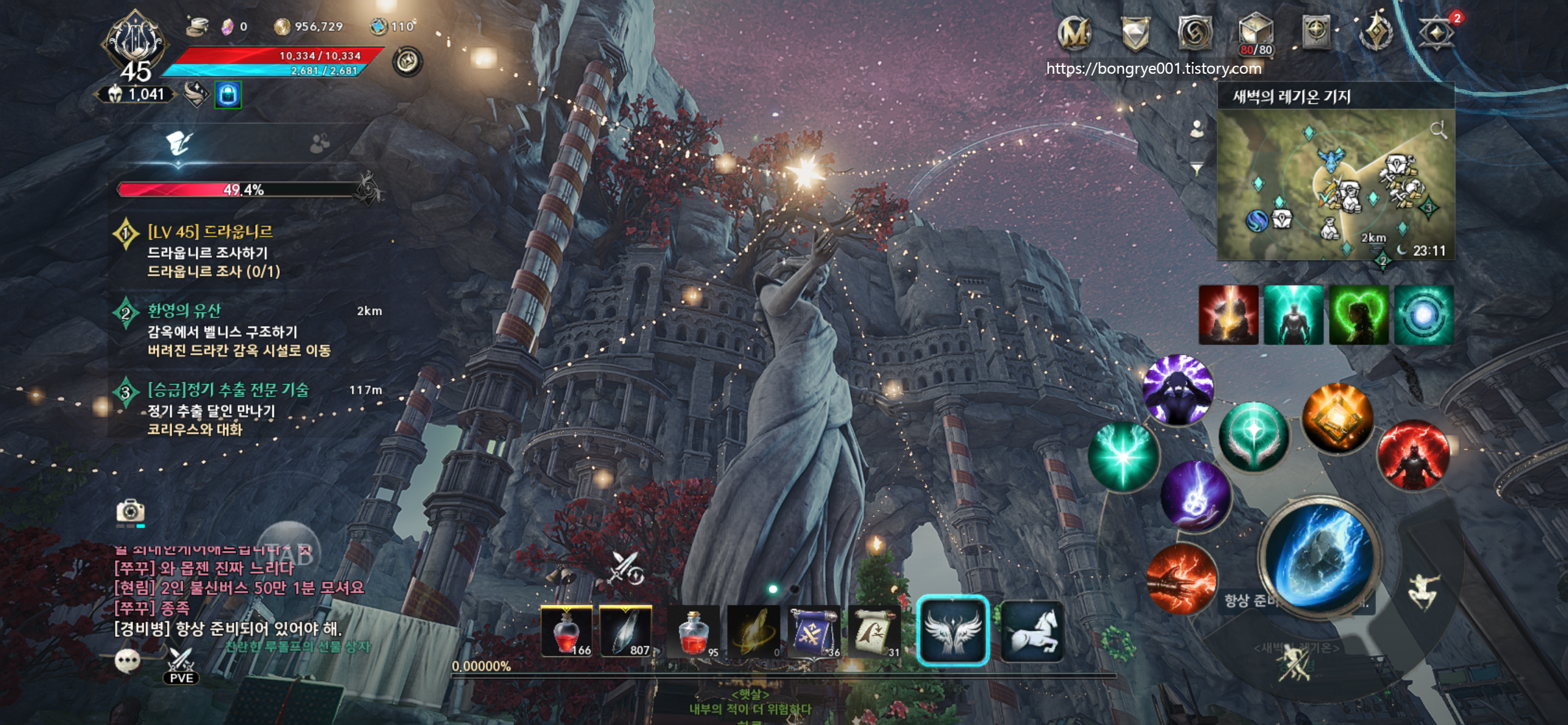Toggle the PVE crossed swords mode button

[x=181, y=666]
